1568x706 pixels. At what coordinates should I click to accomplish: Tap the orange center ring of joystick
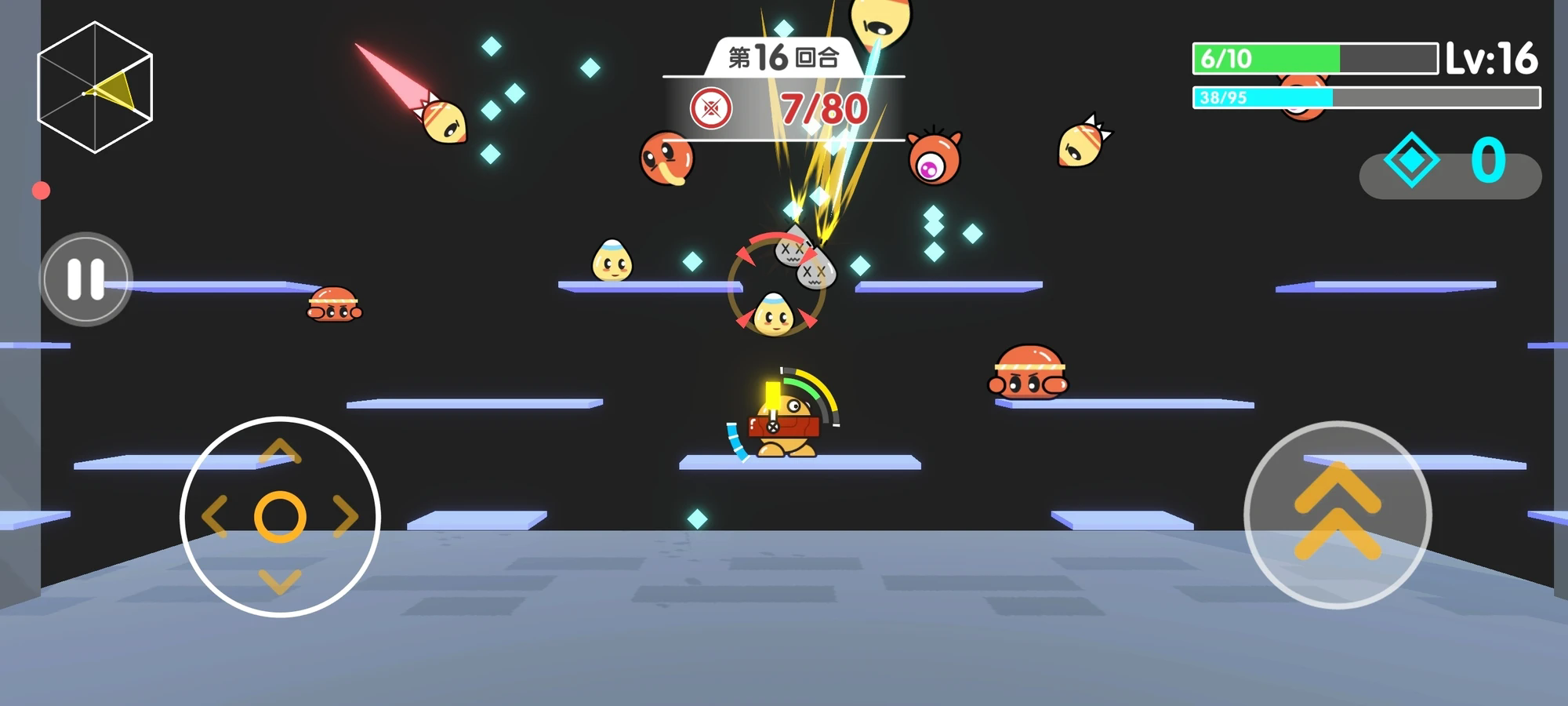point(280,517)
